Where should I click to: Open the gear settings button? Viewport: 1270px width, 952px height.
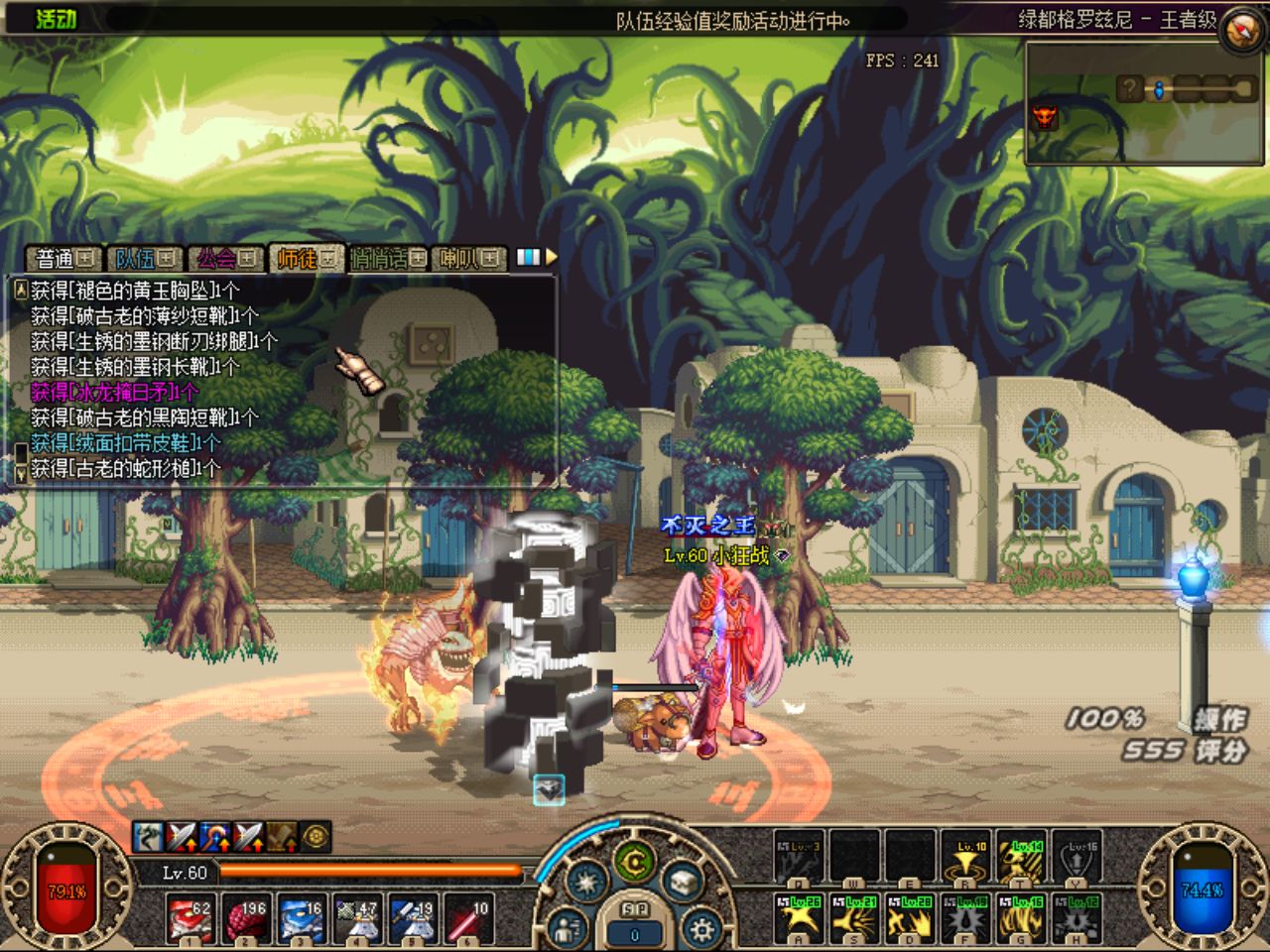pos(702,929)
